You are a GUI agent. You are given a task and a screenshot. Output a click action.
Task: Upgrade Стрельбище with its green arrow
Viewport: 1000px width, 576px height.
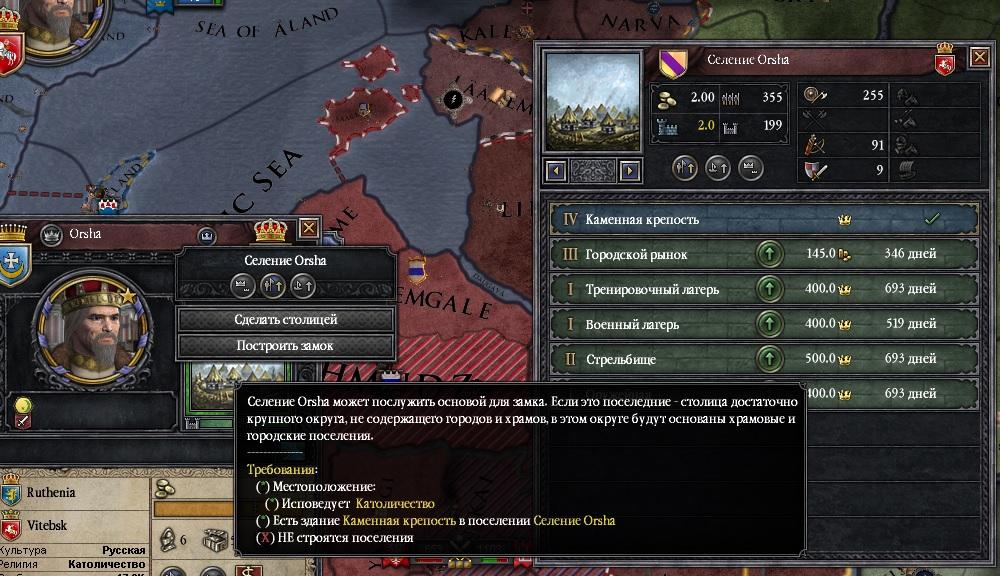(768, 359)
